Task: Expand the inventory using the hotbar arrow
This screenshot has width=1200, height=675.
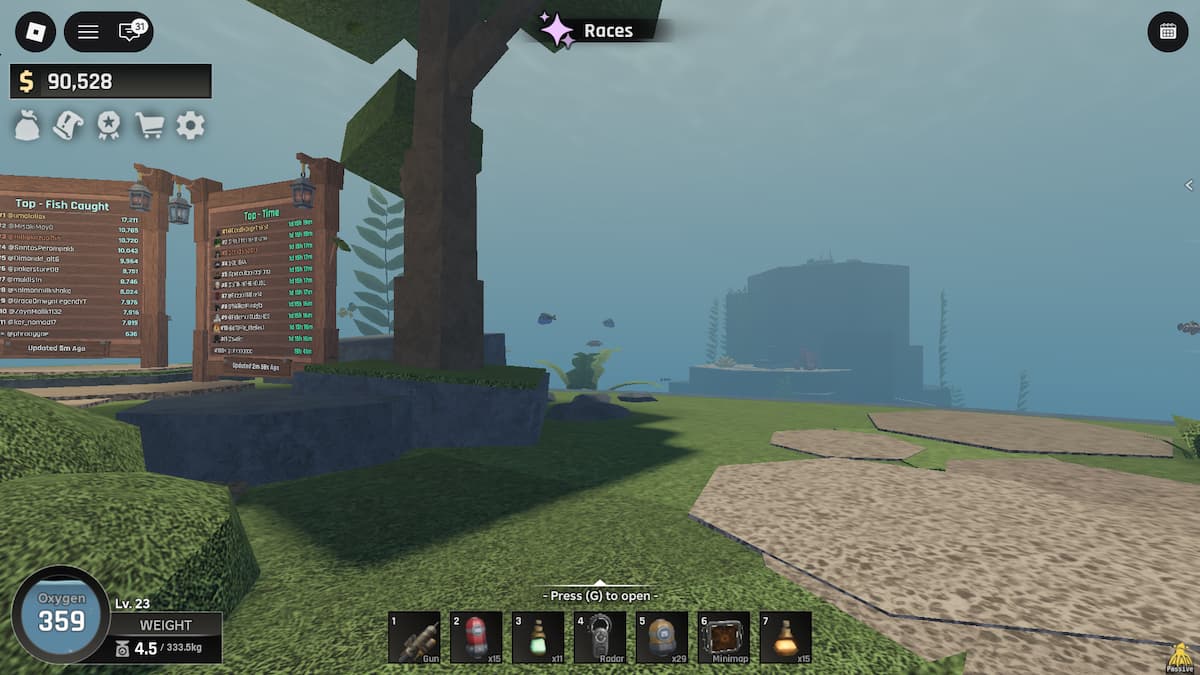Action: [x=600, y=583]
